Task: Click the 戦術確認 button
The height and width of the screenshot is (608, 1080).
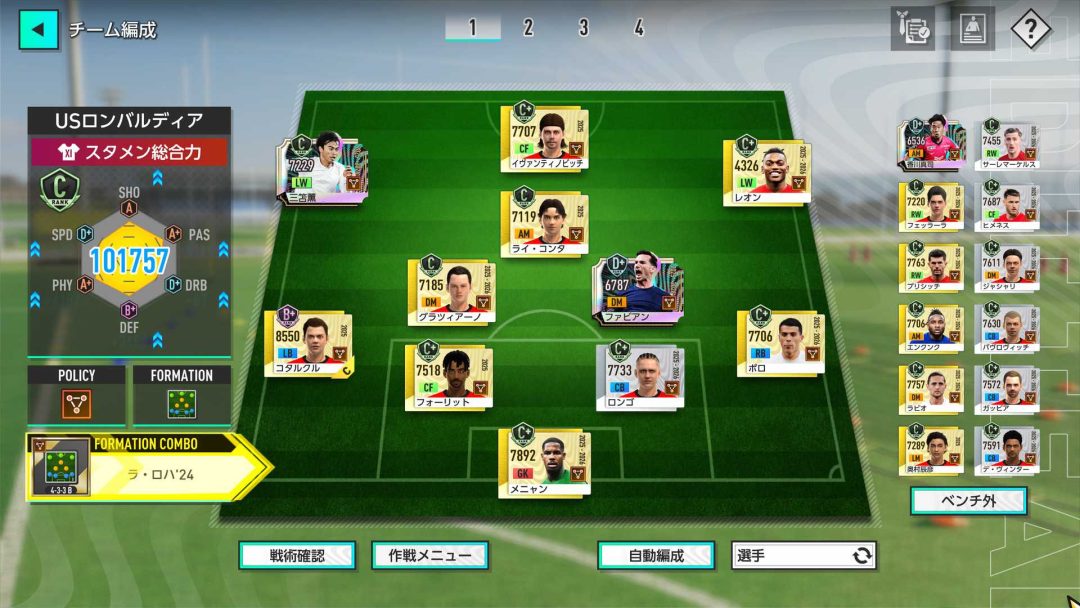Action: [x=297, y=556]
